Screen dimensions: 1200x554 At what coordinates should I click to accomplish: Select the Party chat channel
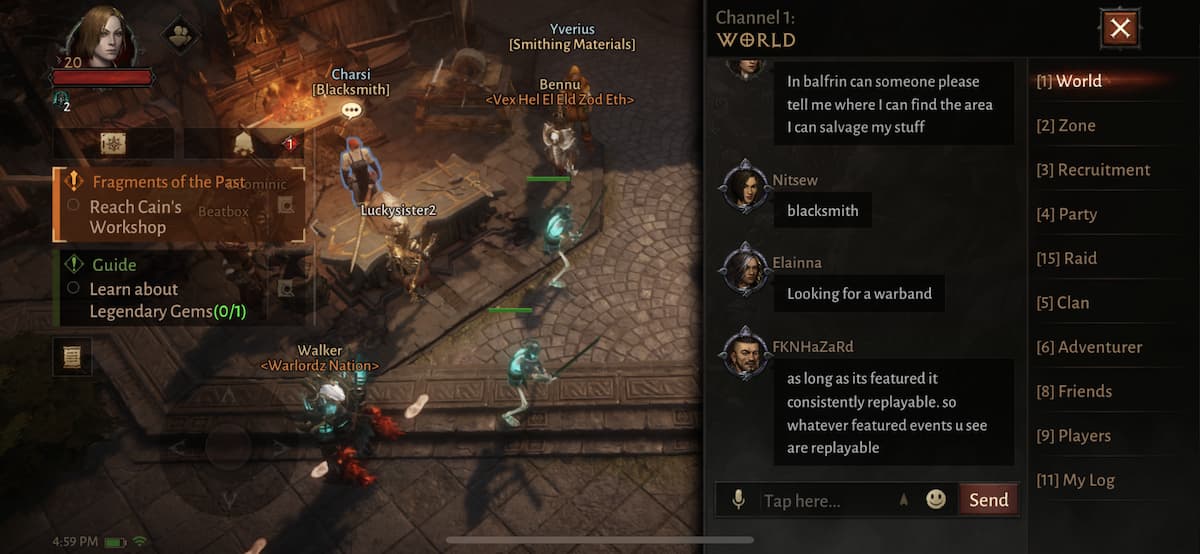tap(1066, 214)
